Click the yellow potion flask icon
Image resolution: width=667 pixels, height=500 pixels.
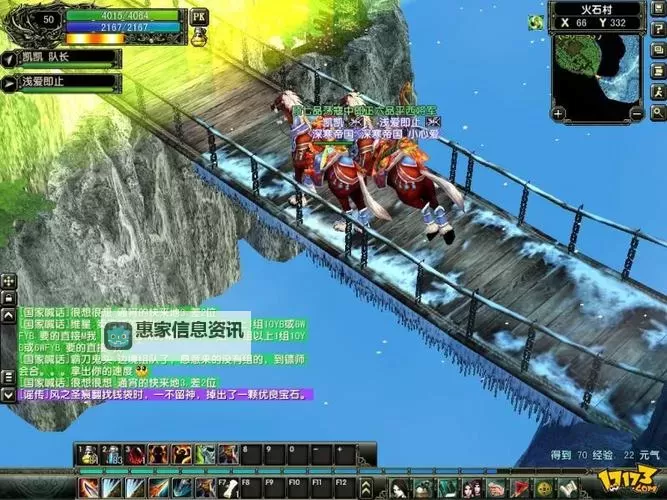pos(198,36)
